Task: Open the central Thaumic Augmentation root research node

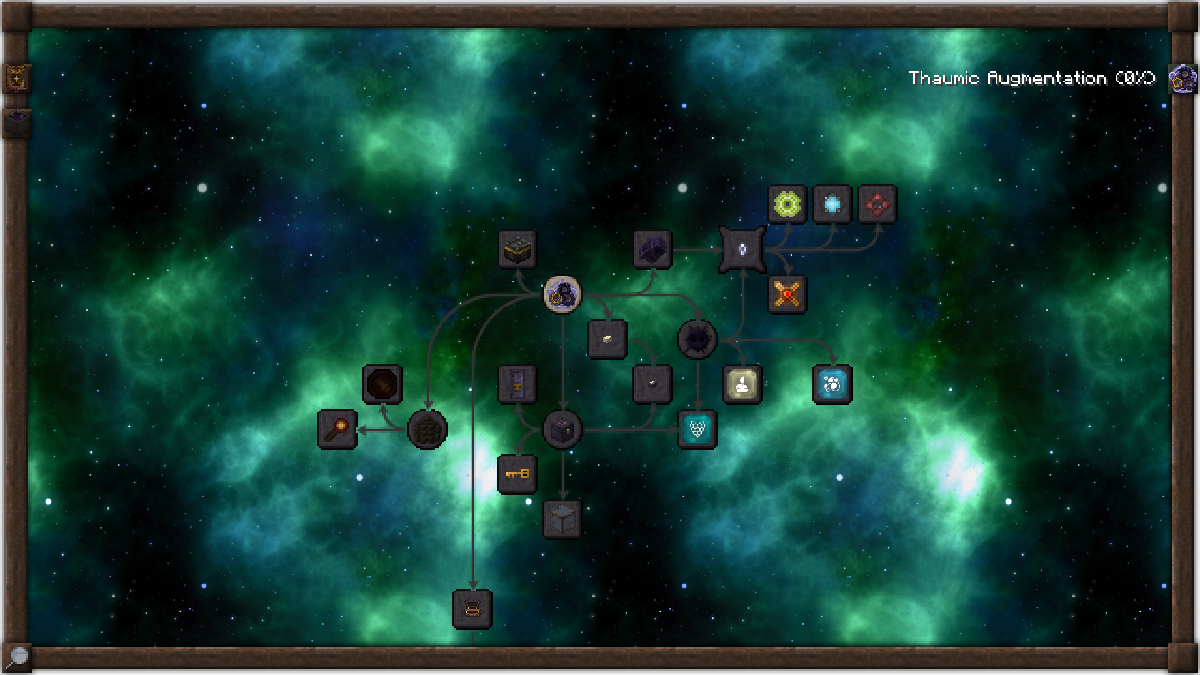Action: tap(563, 293)
